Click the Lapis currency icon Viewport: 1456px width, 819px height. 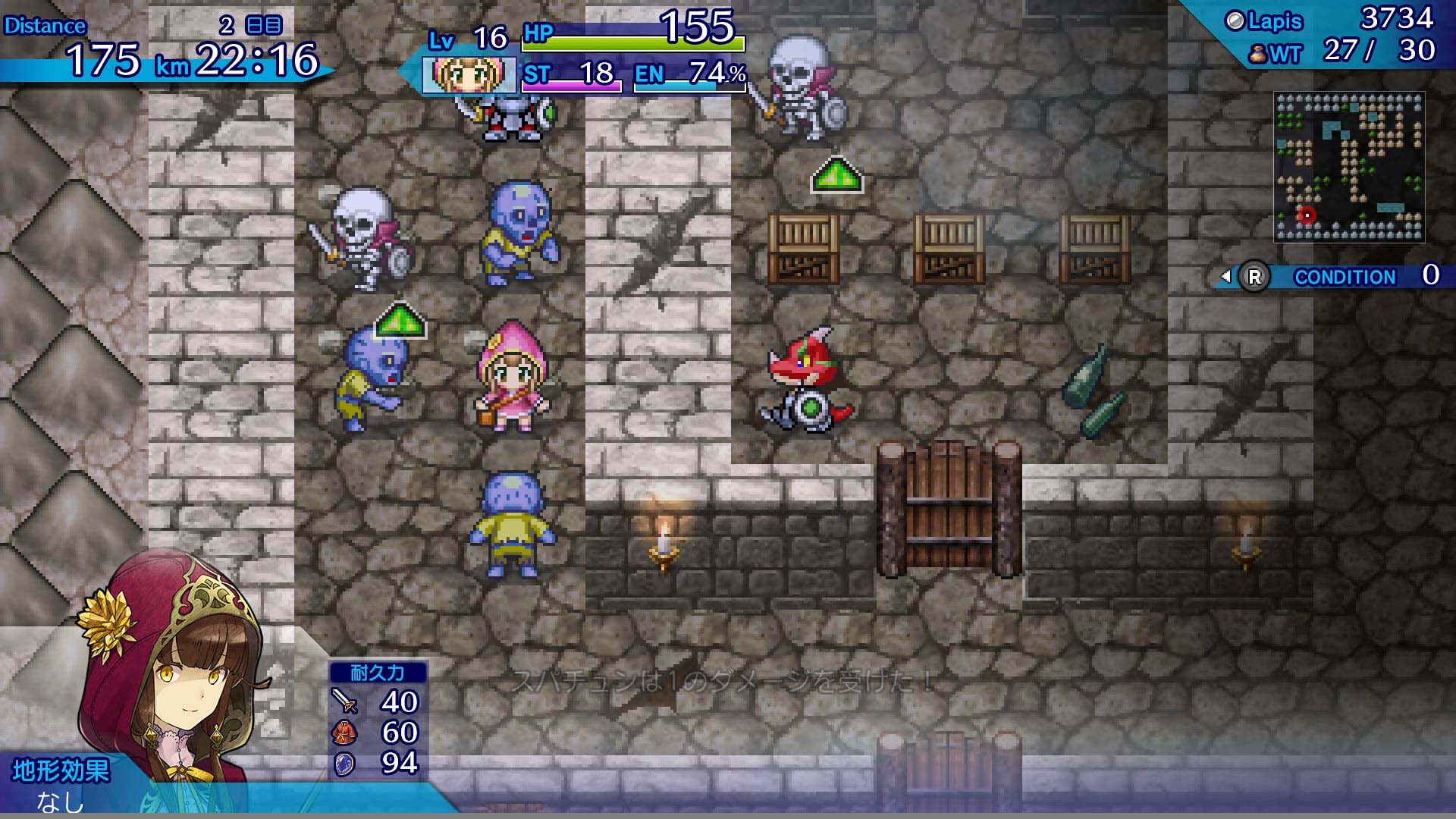pyautogui.click(x=1235, y=20)
